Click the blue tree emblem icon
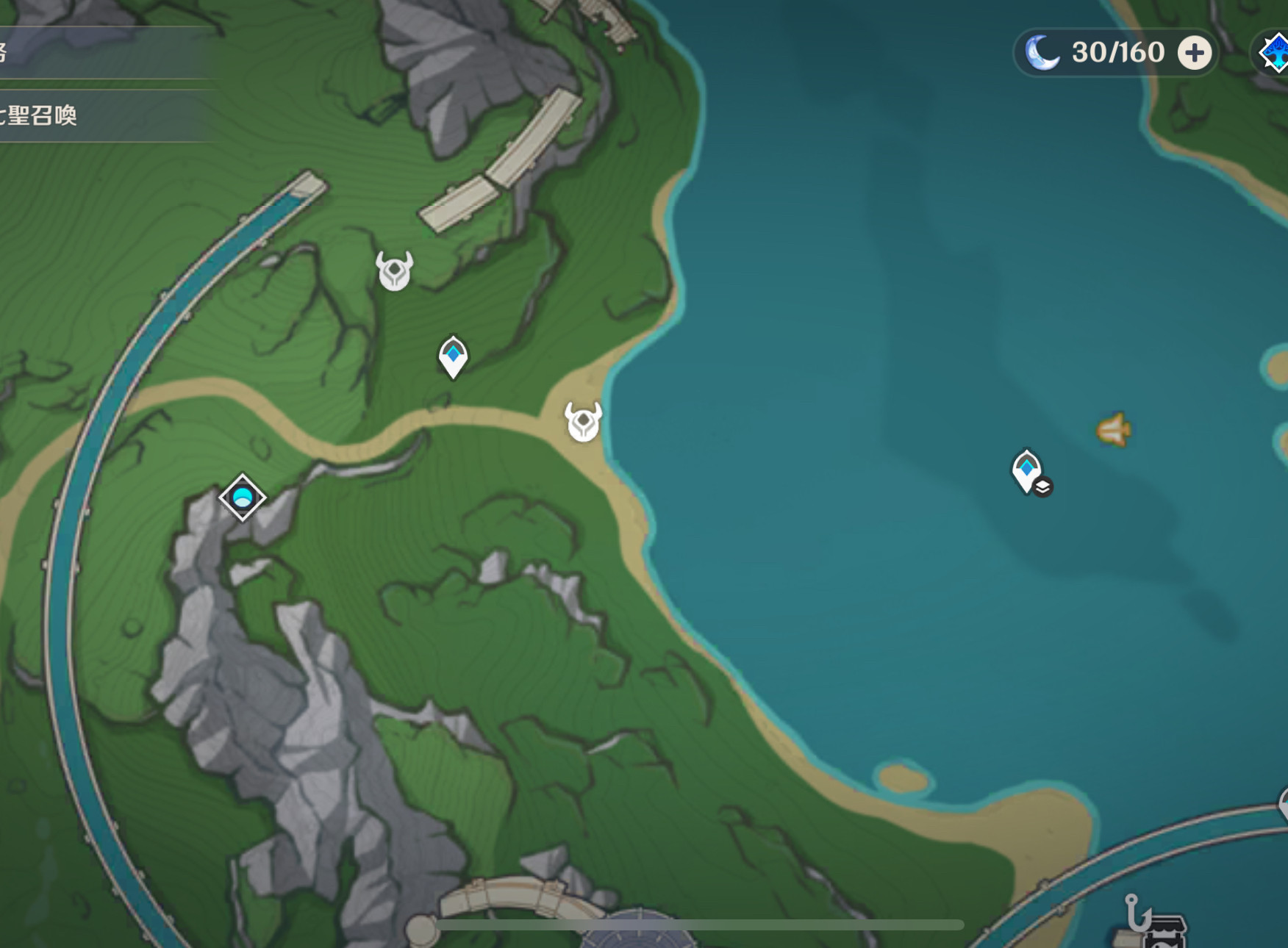Viewport: 1288px width, 948px height. click(1276, 53)
